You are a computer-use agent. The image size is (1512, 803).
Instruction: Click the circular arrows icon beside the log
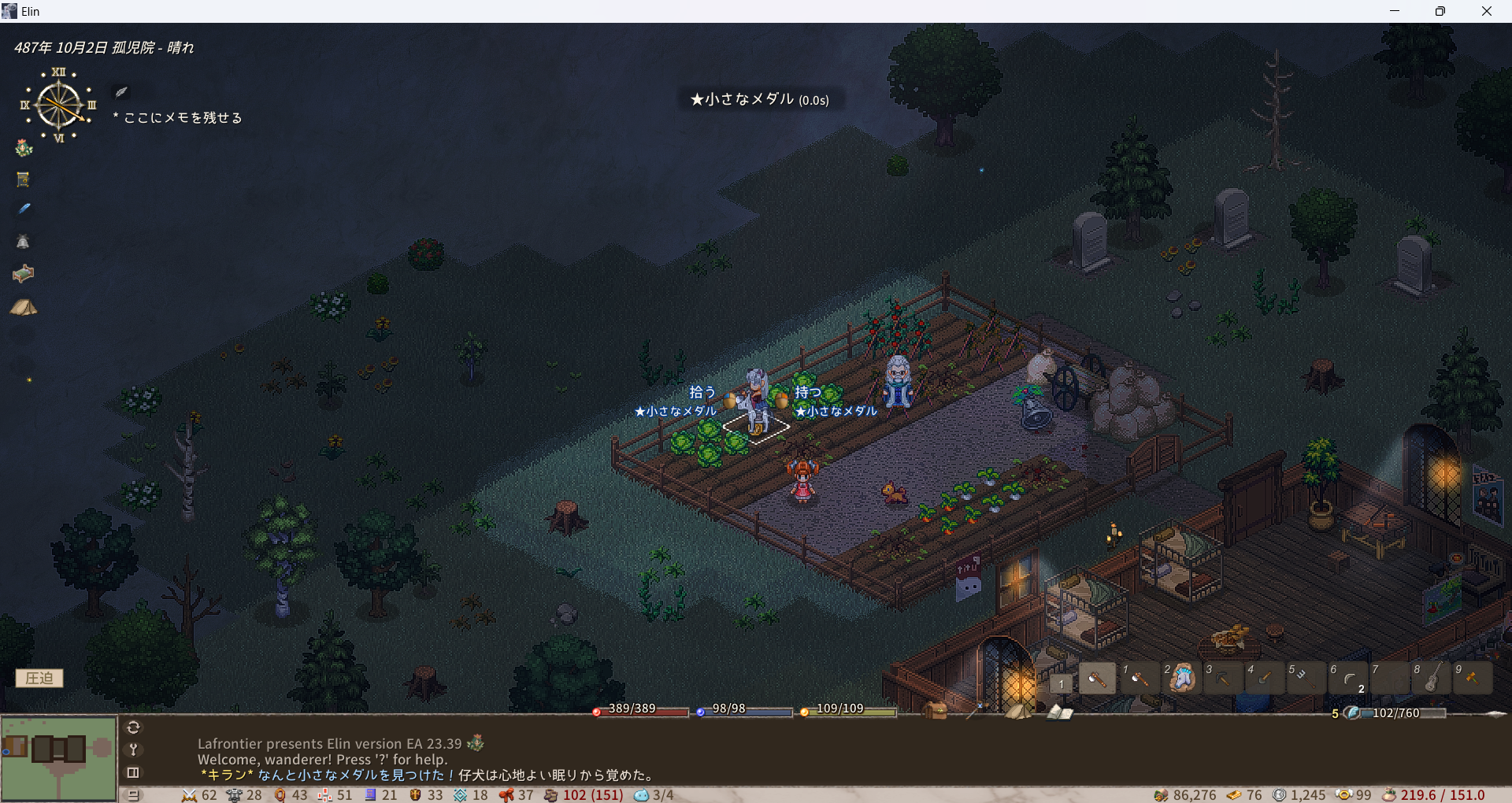[134, 727]
